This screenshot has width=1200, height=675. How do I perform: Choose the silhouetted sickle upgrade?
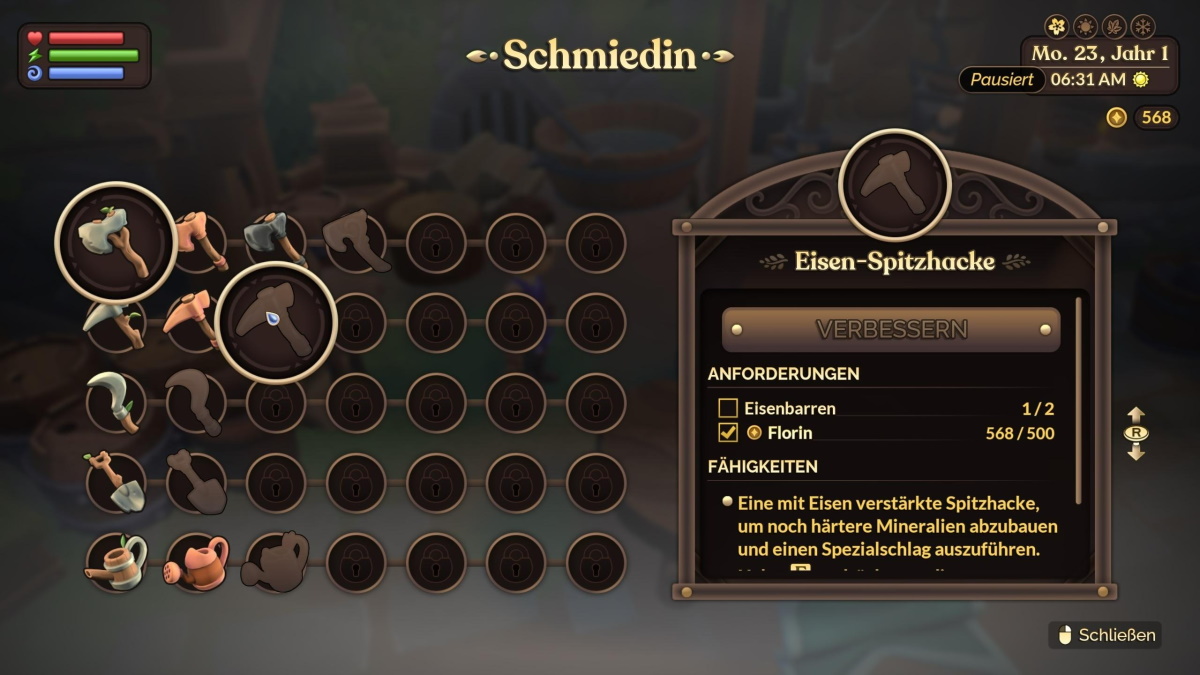[x=196, y=402]
